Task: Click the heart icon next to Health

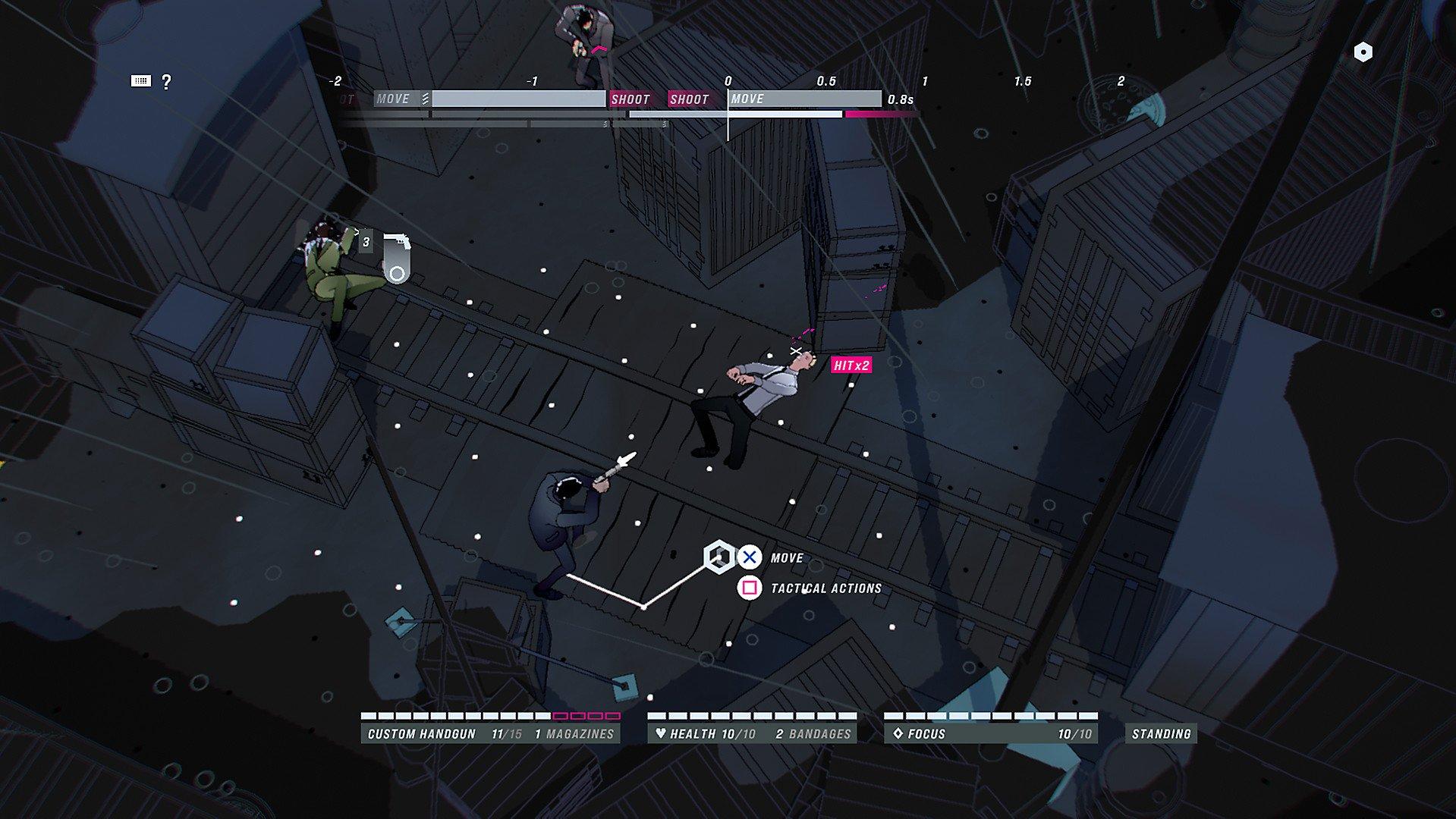Action: point(659,733)
